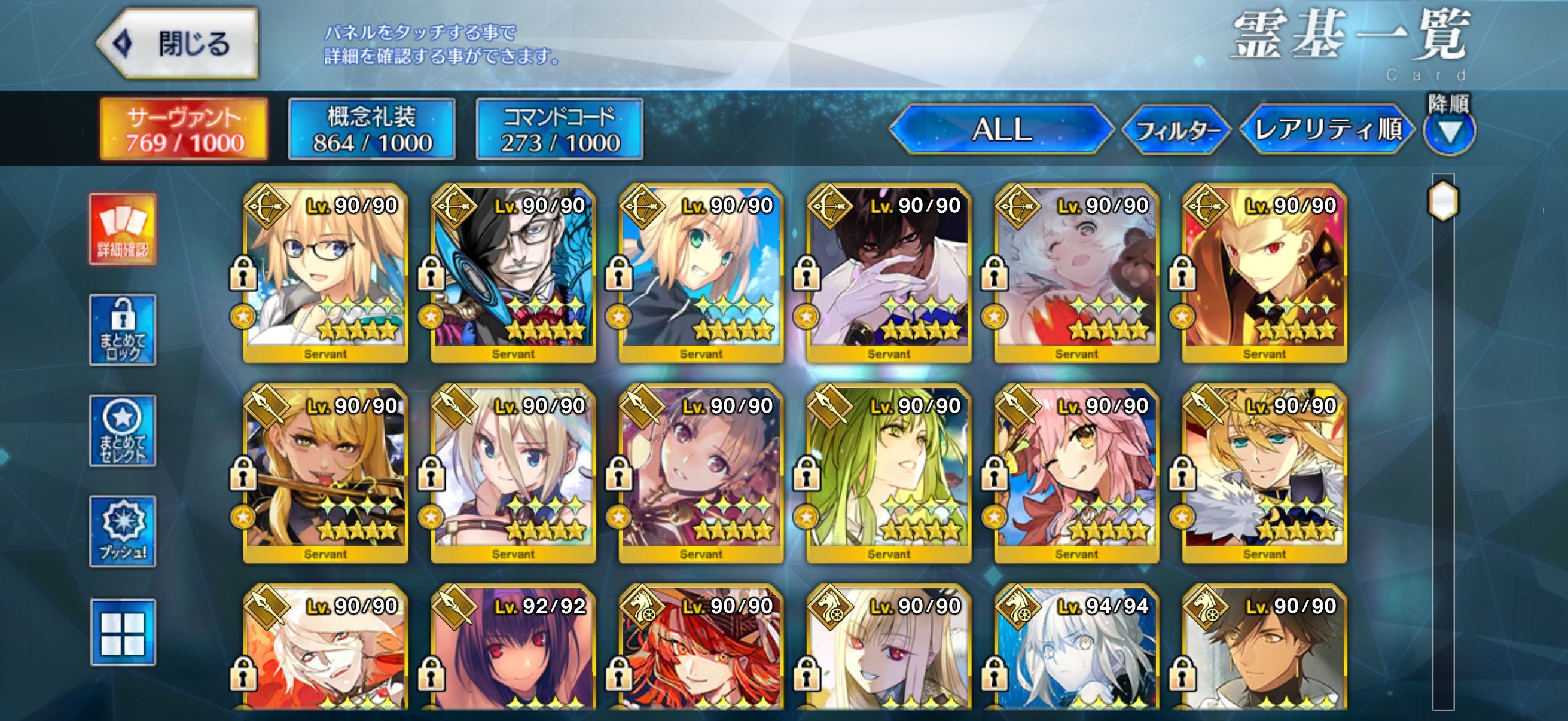Change grid layout with the four-squares icon
Image resolution: width=1568 pixels, height=721 pixels.
123,632
